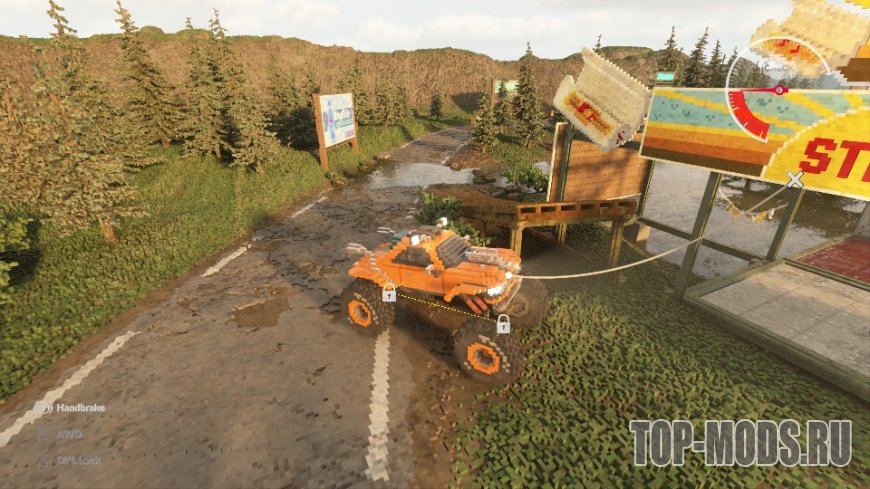Activate the Diff Lock indicator

point(44,461)
